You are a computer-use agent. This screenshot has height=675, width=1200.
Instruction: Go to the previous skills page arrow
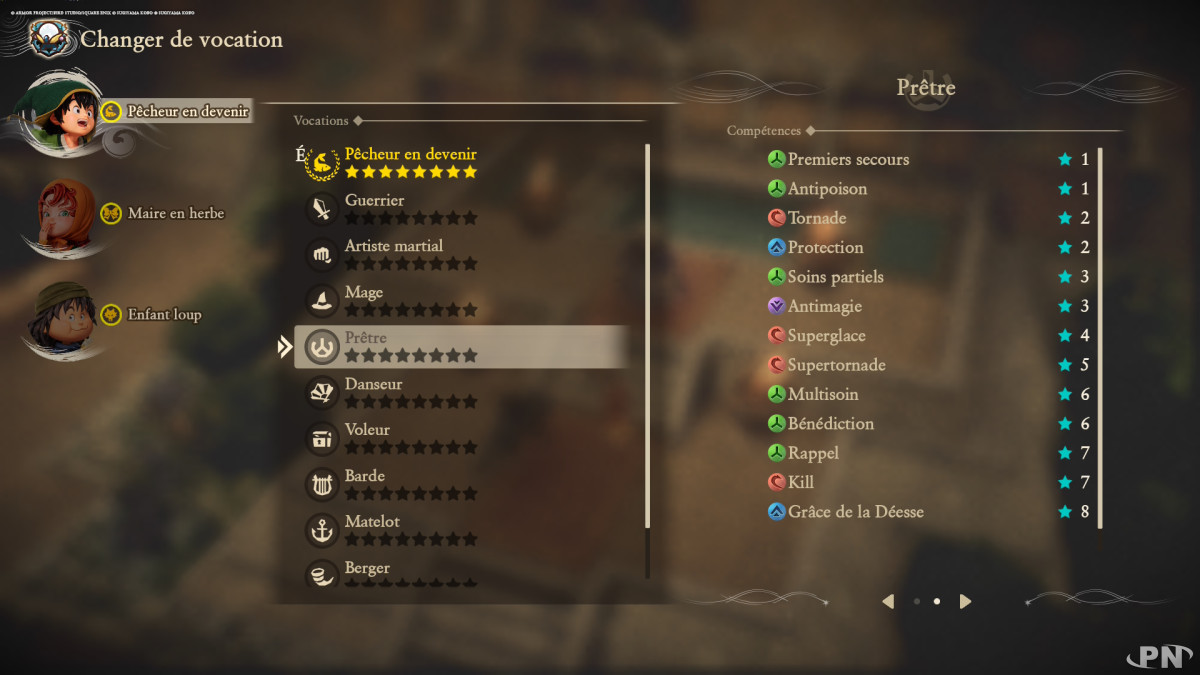coord(888,601)
